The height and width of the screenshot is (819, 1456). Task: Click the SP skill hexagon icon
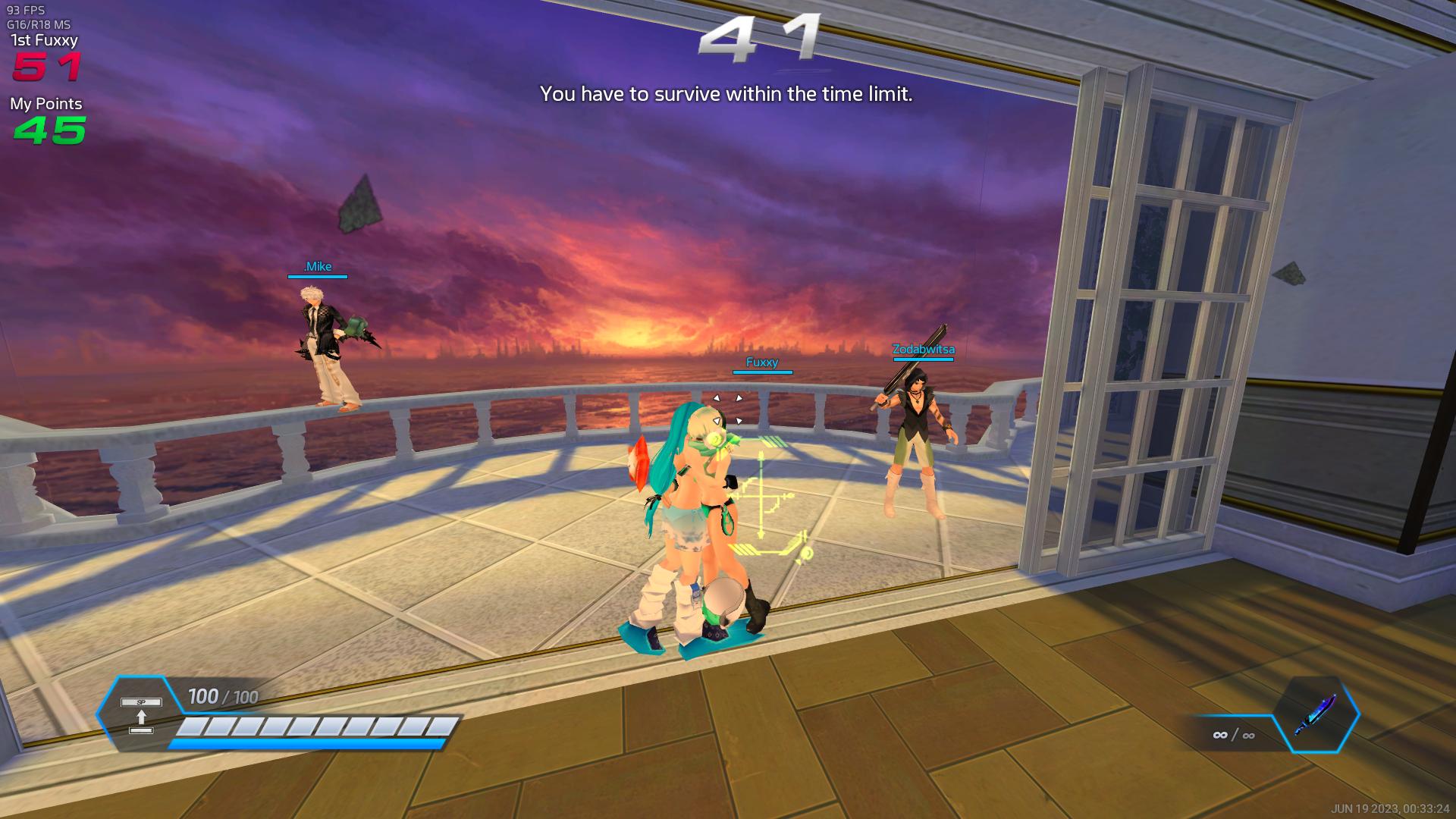(x=141, y=715)
